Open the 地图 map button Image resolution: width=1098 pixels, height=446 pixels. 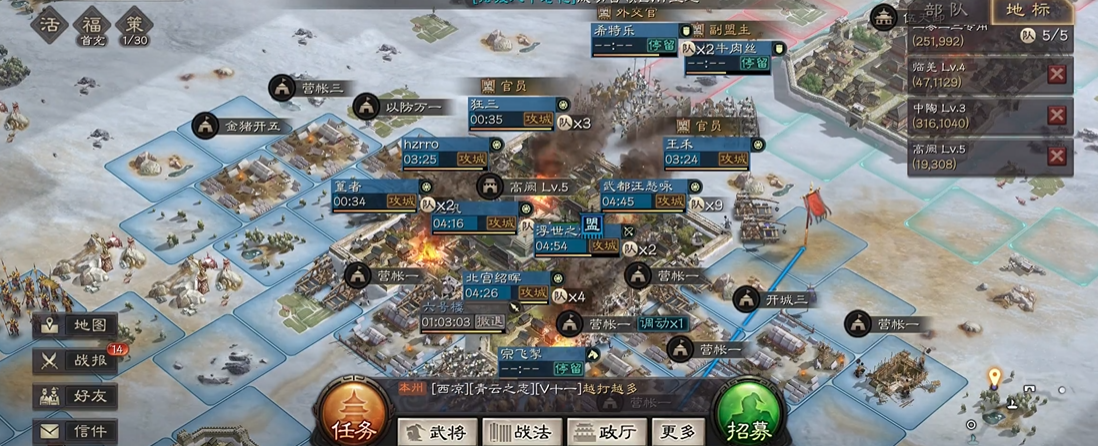pyautogui.click(x=76, y=326)
